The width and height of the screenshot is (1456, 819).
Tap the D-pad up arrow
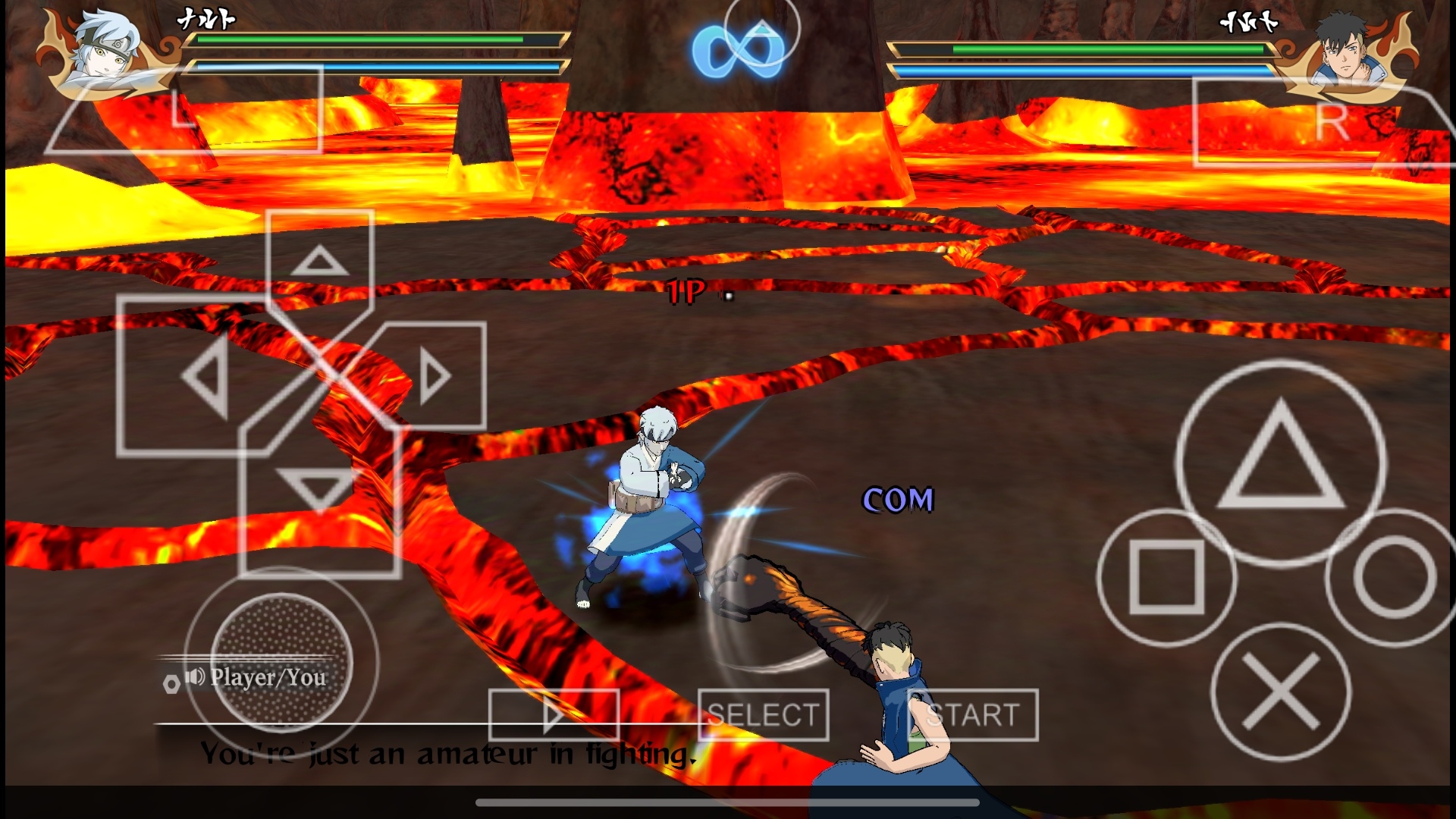pos(319,262)
